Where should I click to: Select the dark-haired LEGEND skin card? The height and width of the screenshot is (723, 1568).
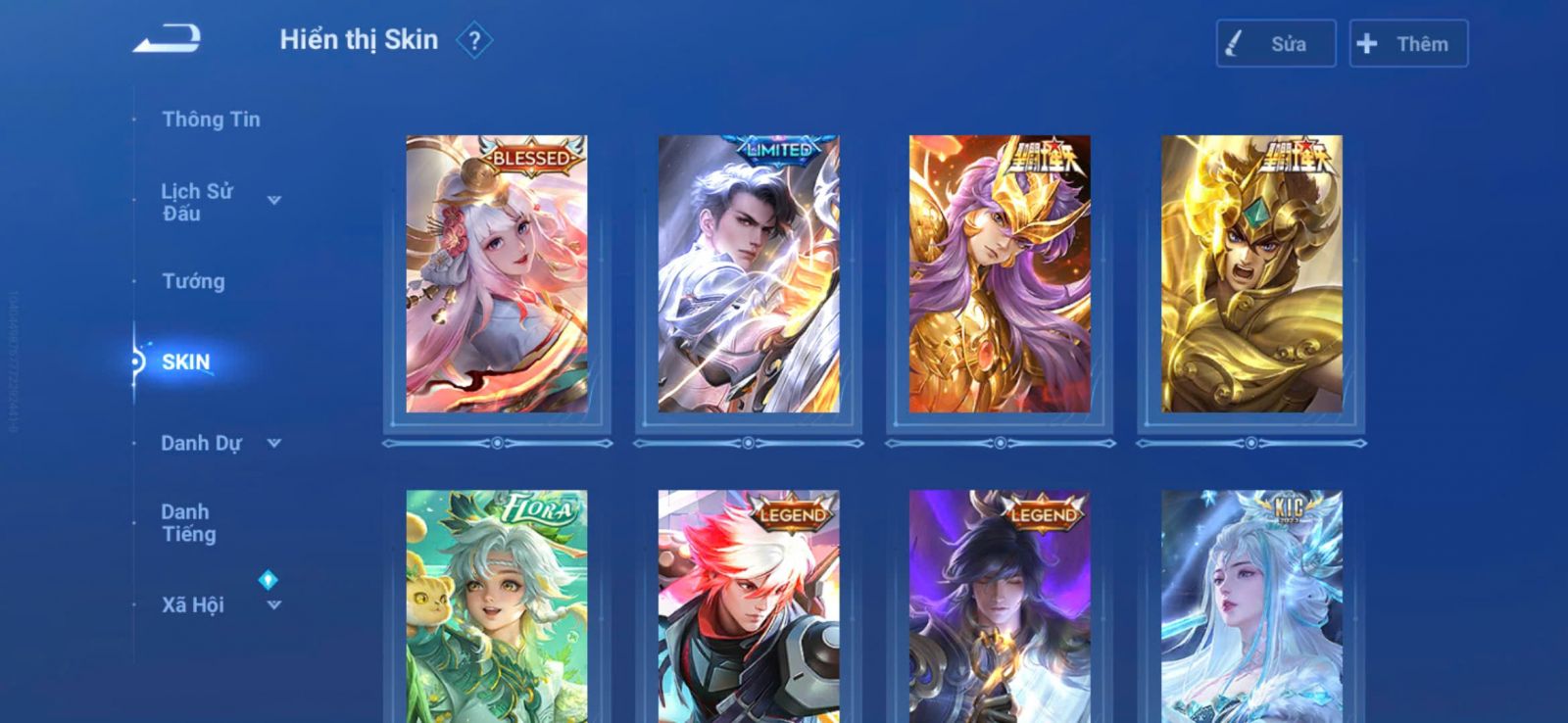(1000, 607)
